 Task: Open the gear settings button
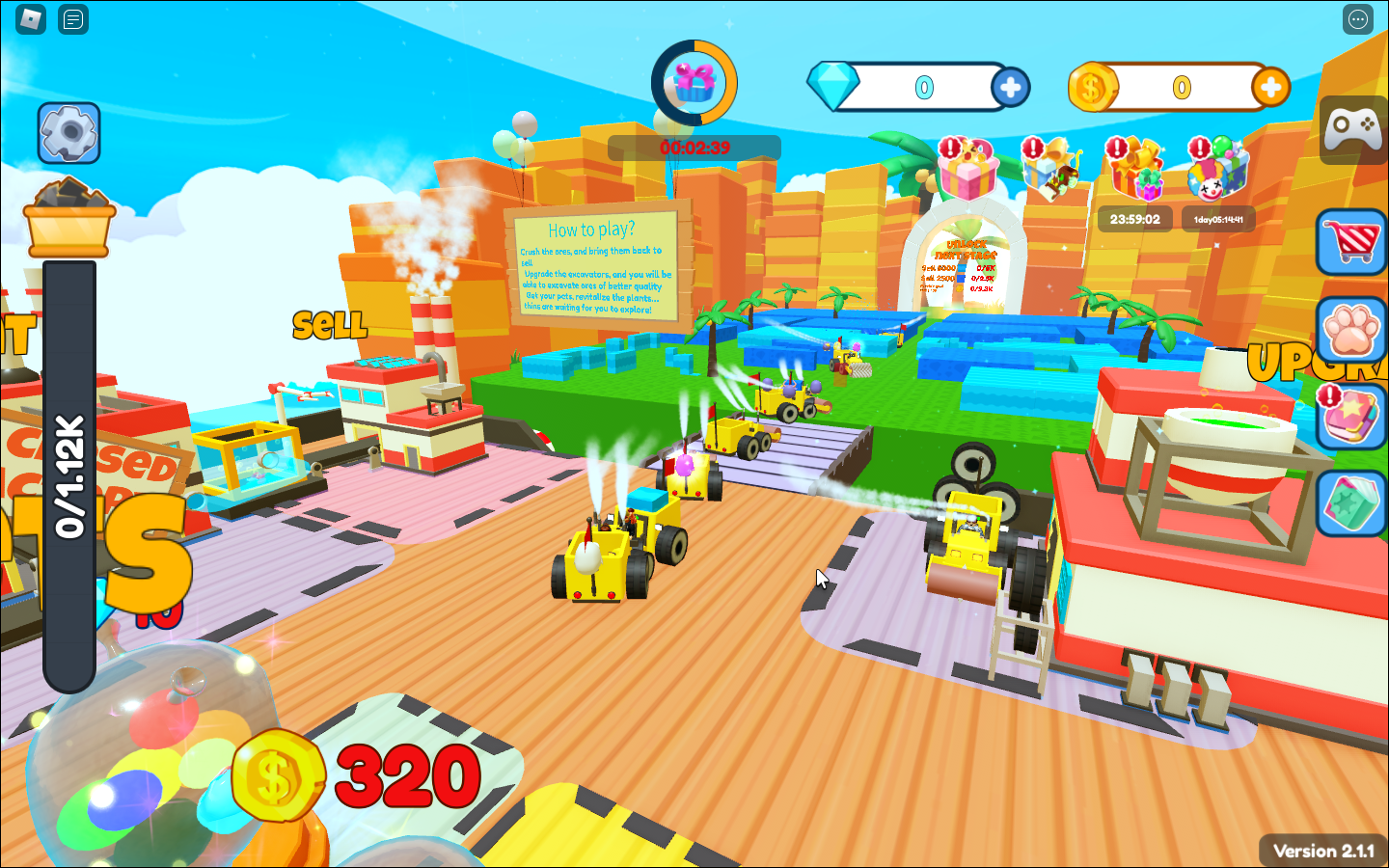tap(68, 133)
